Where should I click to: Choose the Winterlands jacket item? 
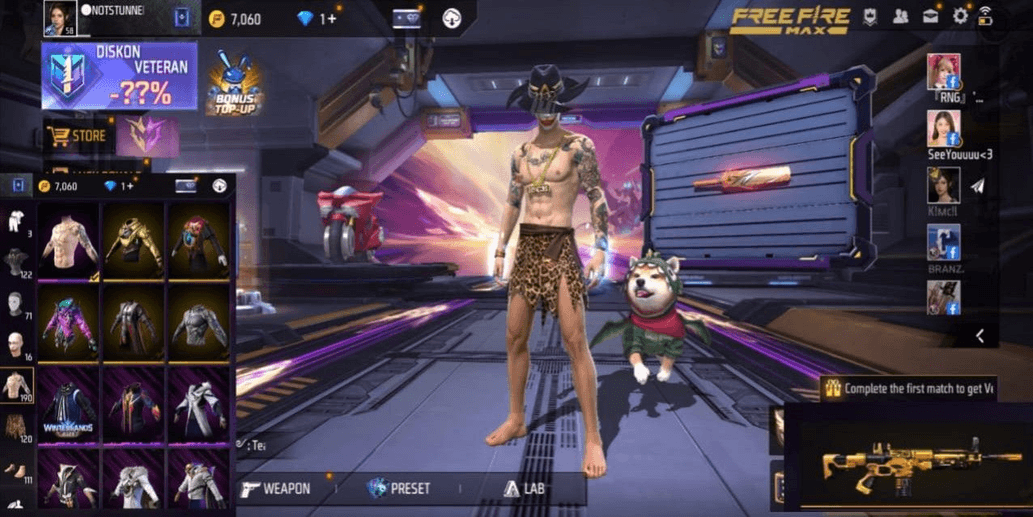pos(68,403)
